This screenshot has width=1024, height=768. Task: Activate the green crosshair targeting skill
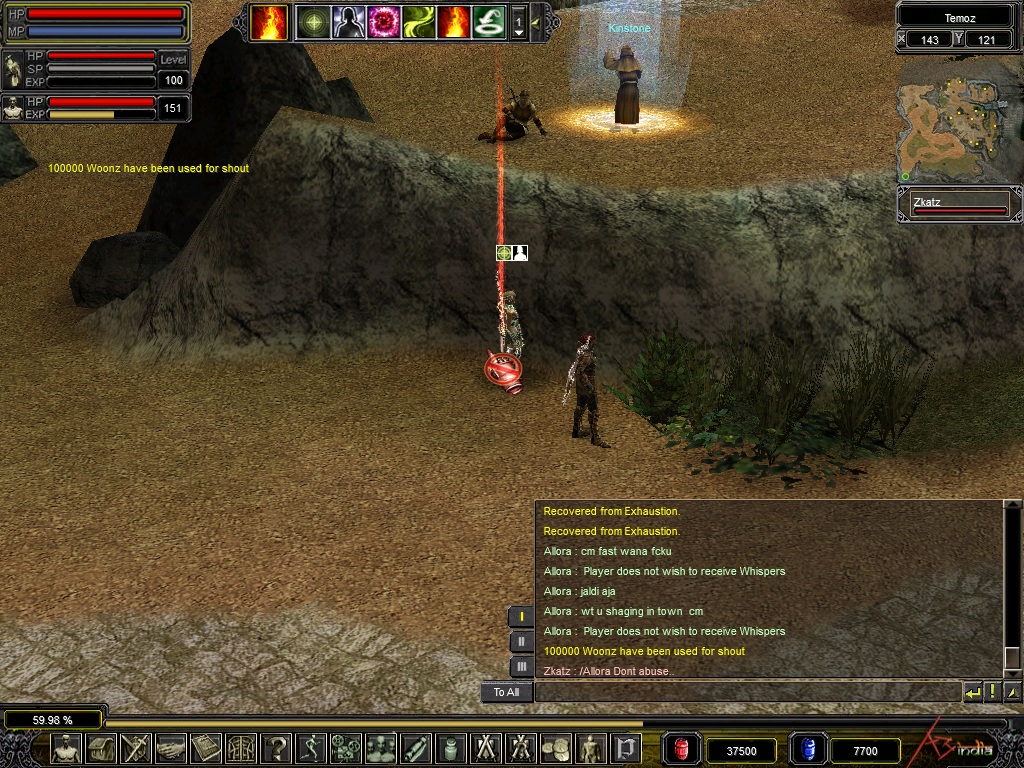(313, 21)
